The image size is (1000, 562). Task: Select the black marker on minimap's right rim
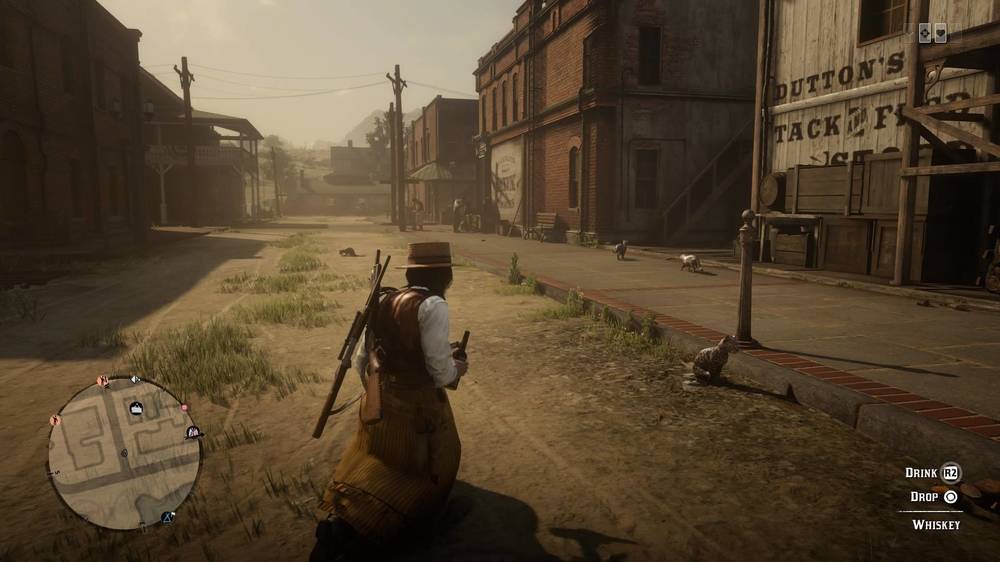click(x=193, y=432)
